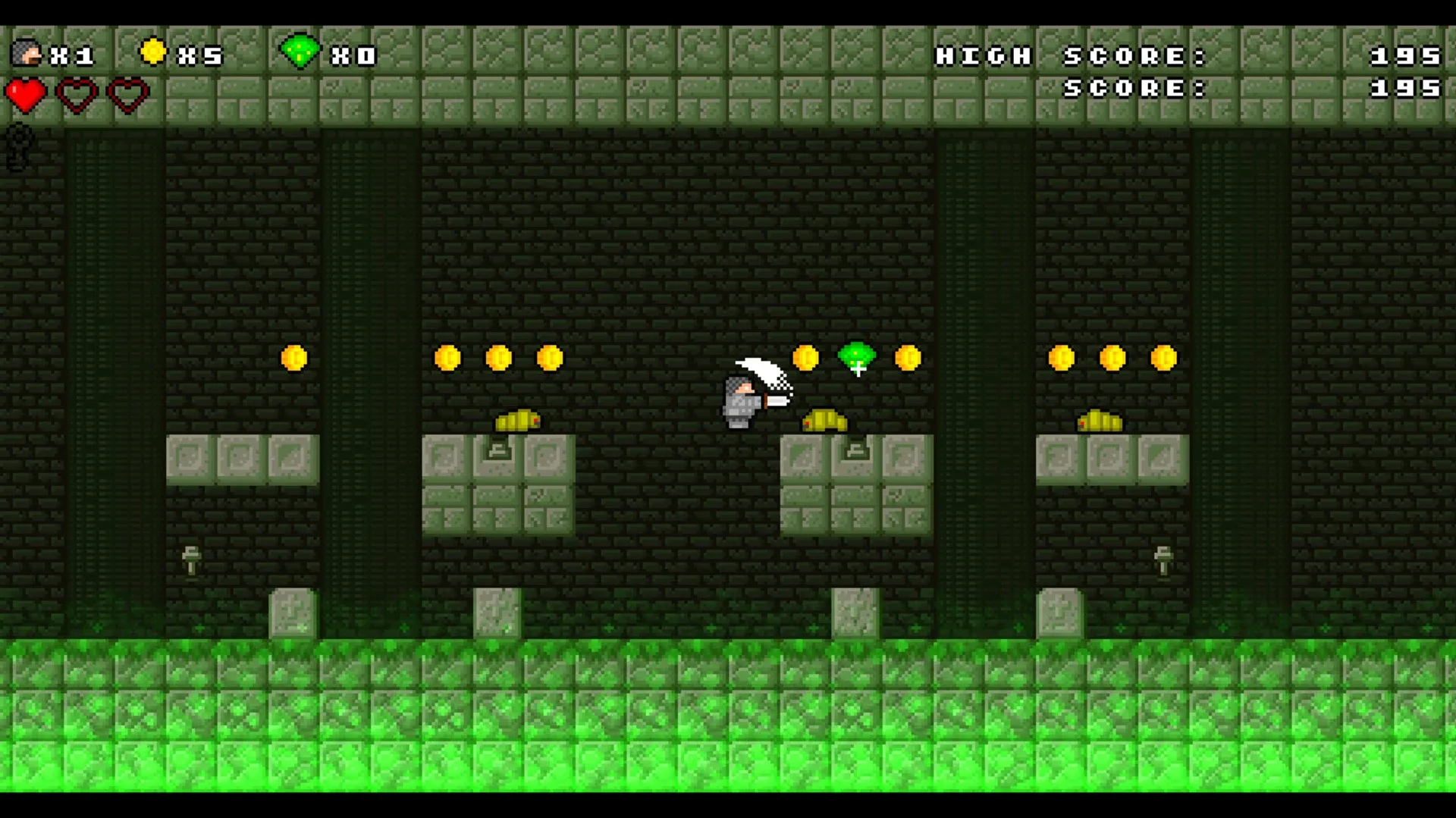Image resolution: width=1456 pixels, height=818 pixels.
Task: Click the gravestone below the left platform
Action: pyautogui.click(x=290, y=614)
